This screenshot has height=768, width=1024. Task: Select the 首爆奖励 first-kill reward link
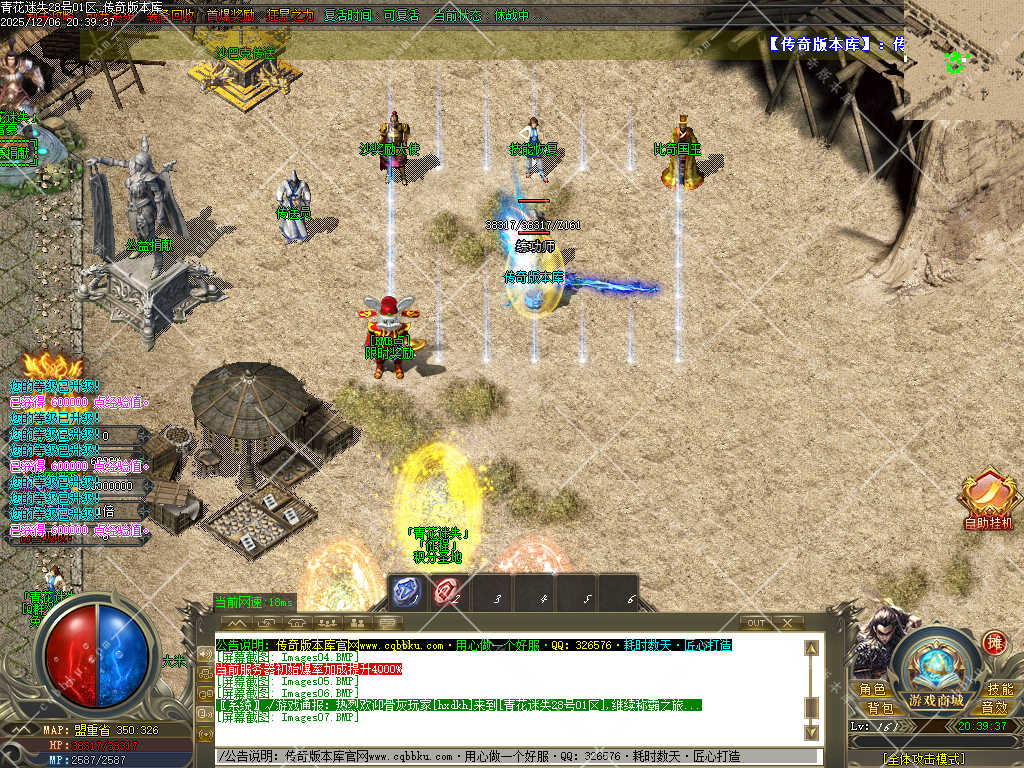230,16
